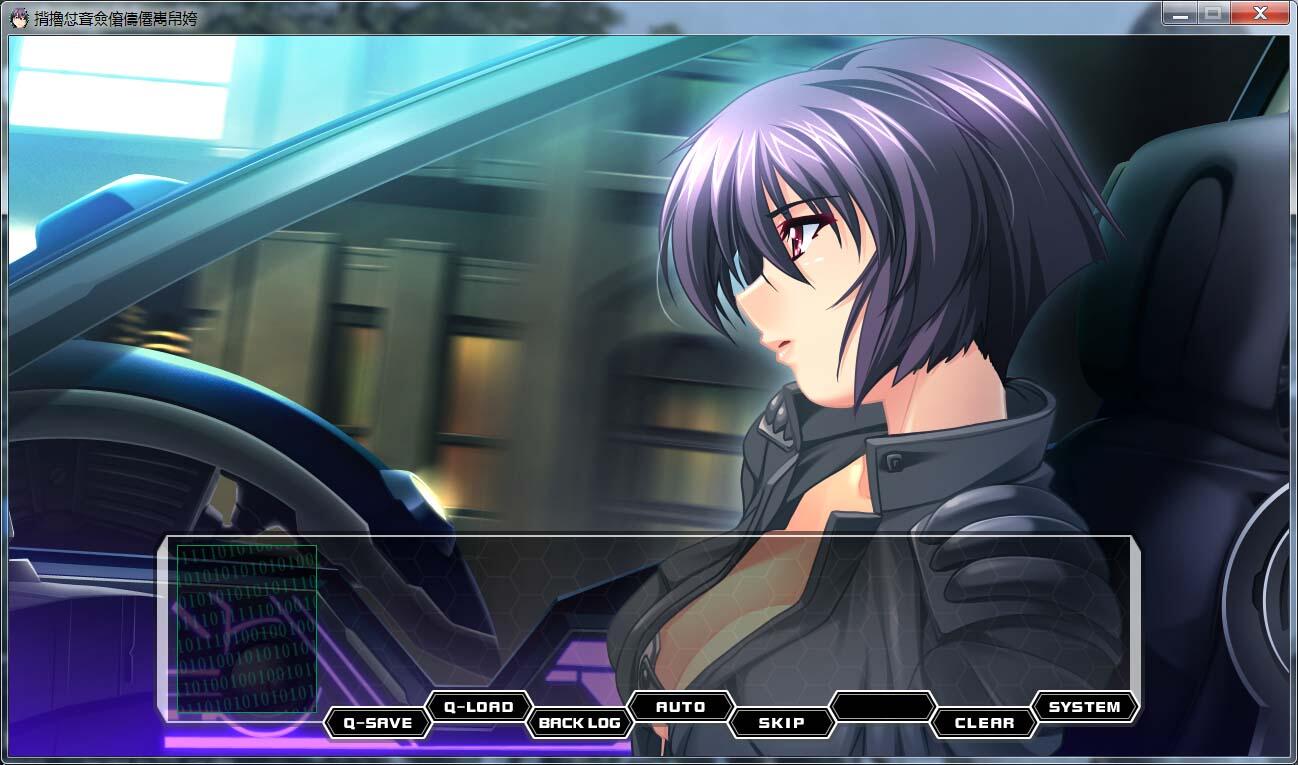Activate the SKIP button

[782, 723]
